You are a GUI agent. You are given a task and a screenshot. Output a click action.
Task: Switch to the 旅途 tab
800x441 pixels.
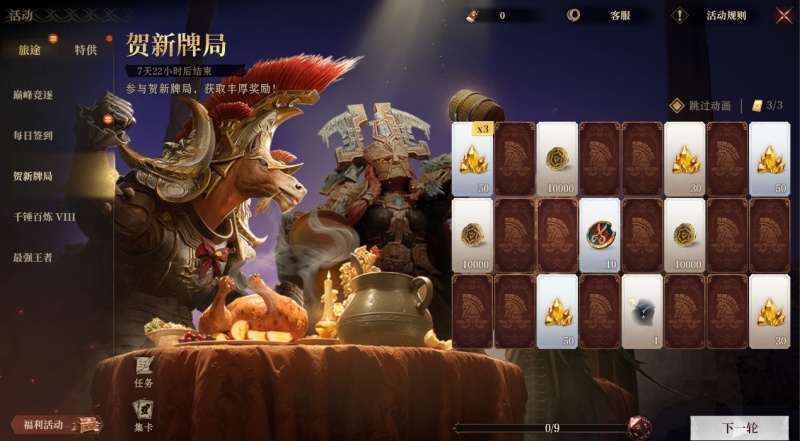tap(29, 50)
